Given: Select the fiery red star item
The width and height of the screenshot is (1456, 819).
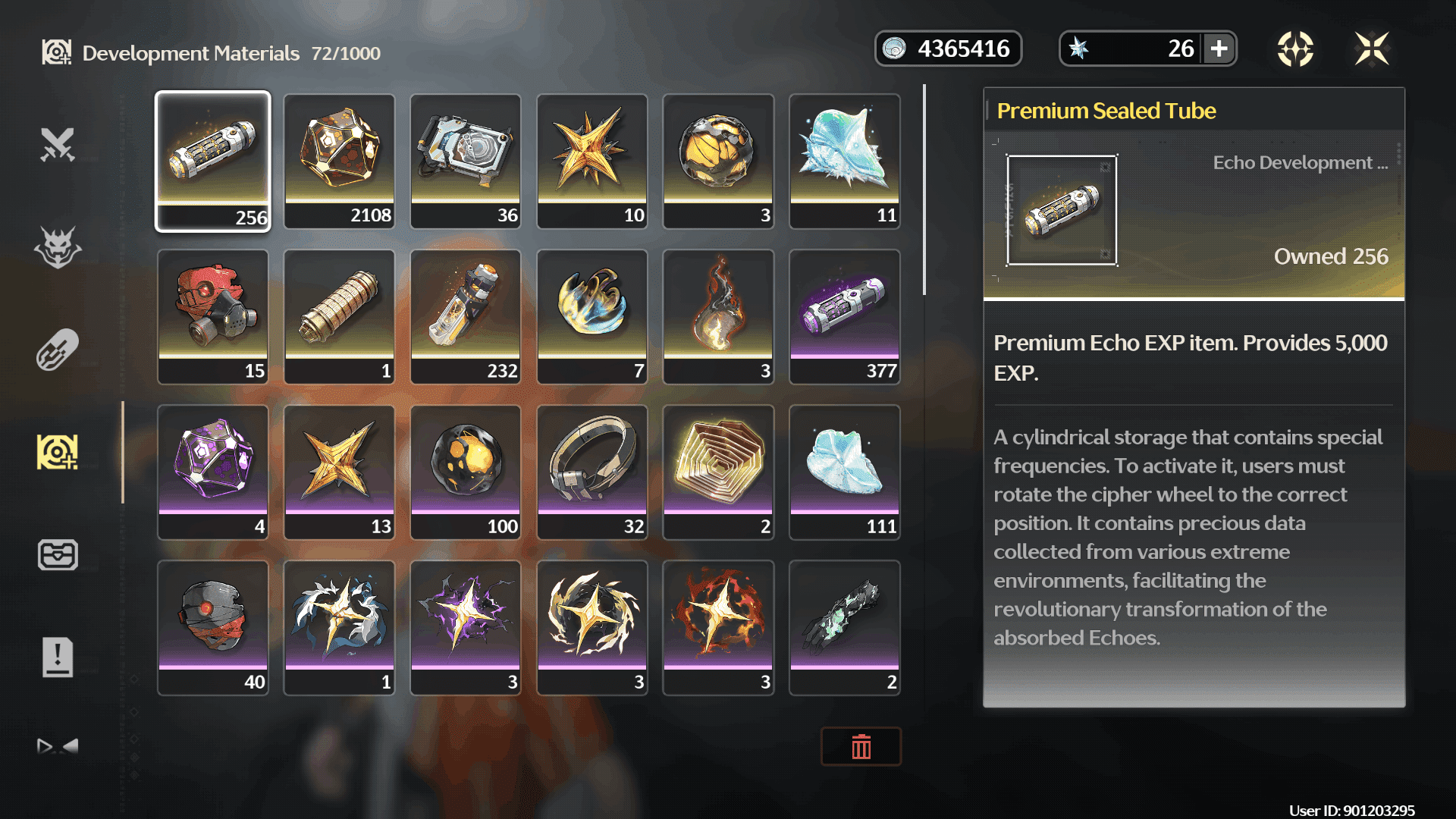Looking at the screenshot, I should [718, 627].
